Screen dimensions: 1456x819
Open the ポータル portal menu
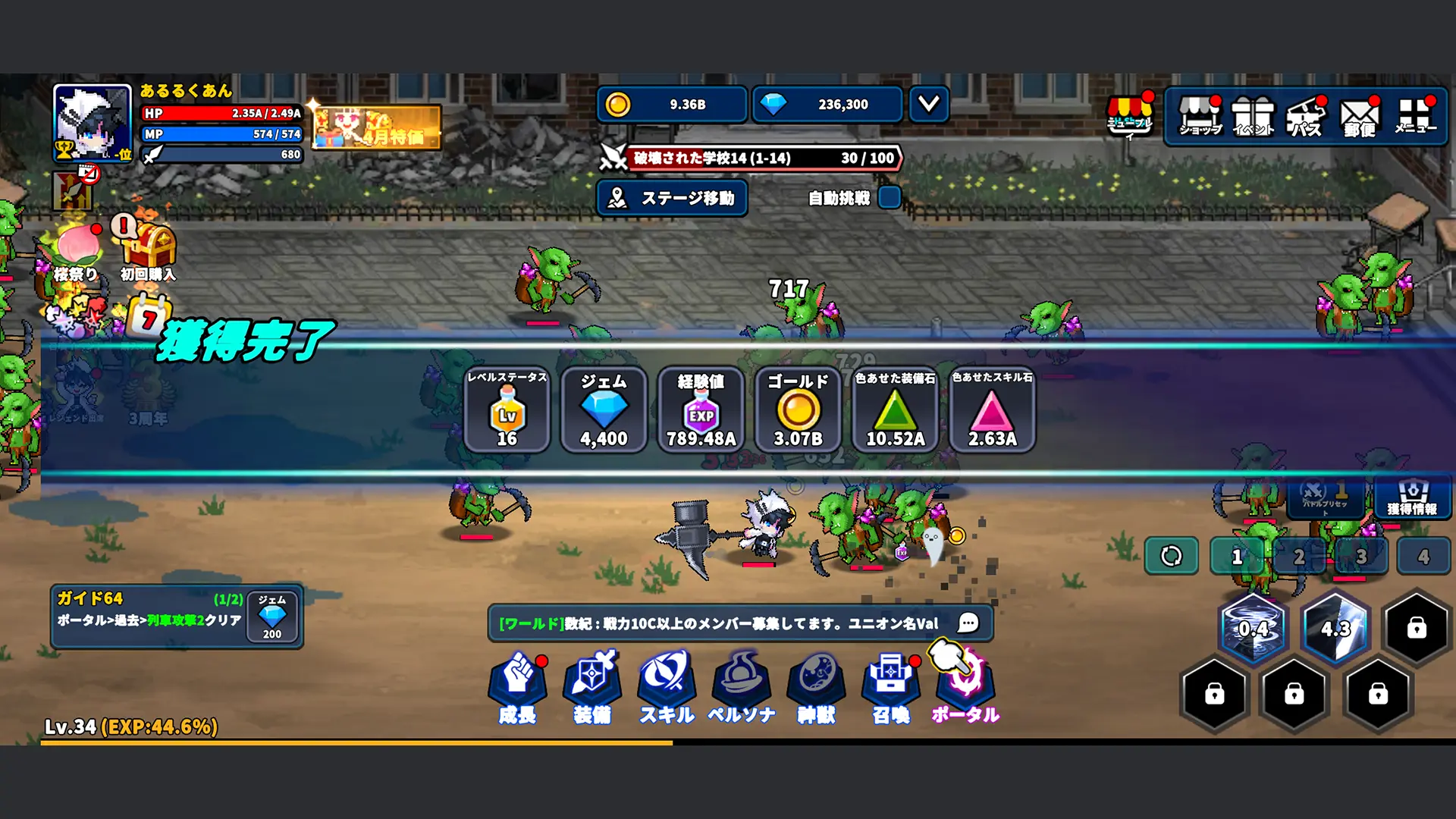pos(965,687)
